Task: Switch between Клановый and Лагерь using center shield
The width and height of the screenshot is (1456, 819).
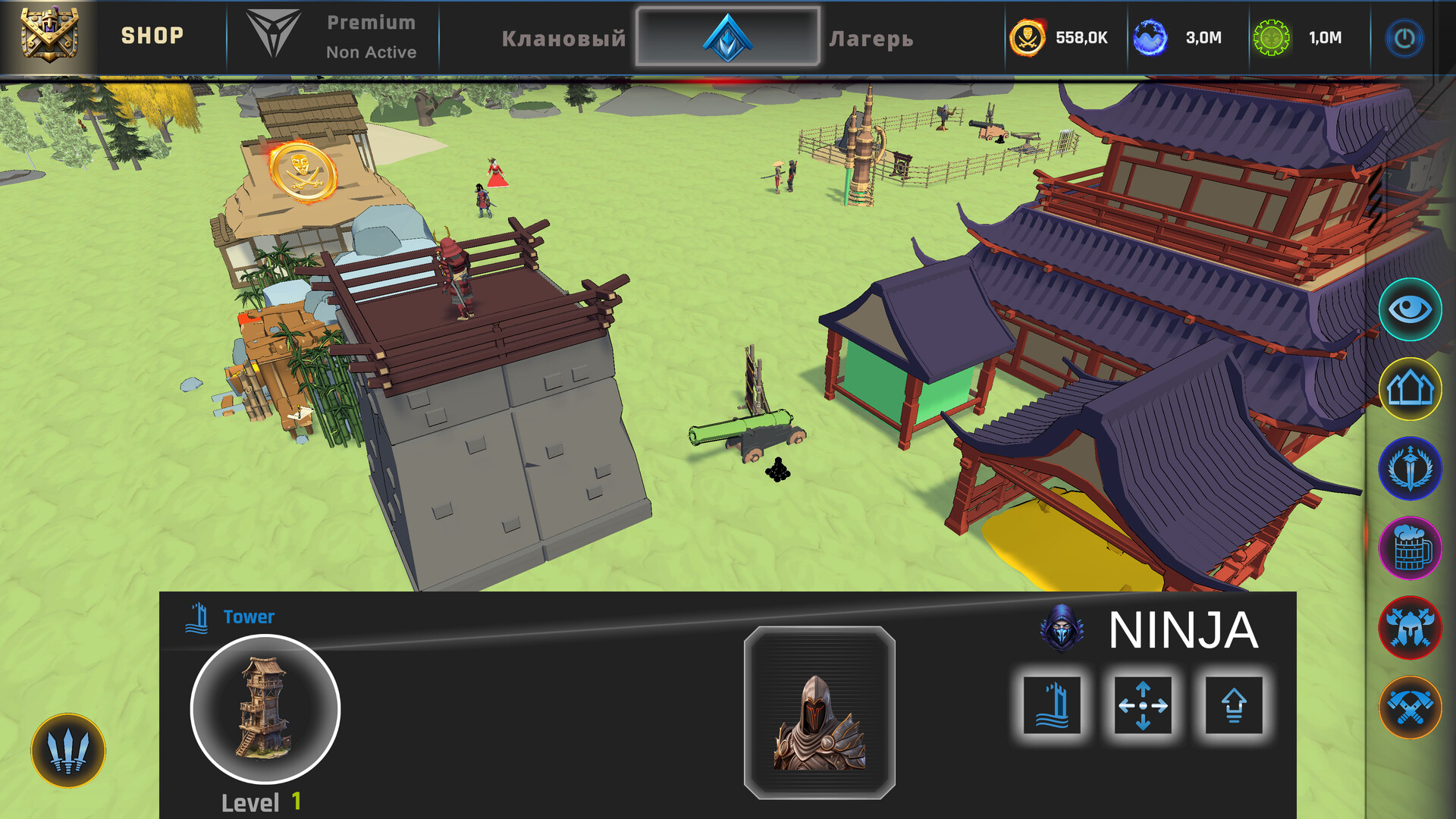Action: [x=727, y=36]
